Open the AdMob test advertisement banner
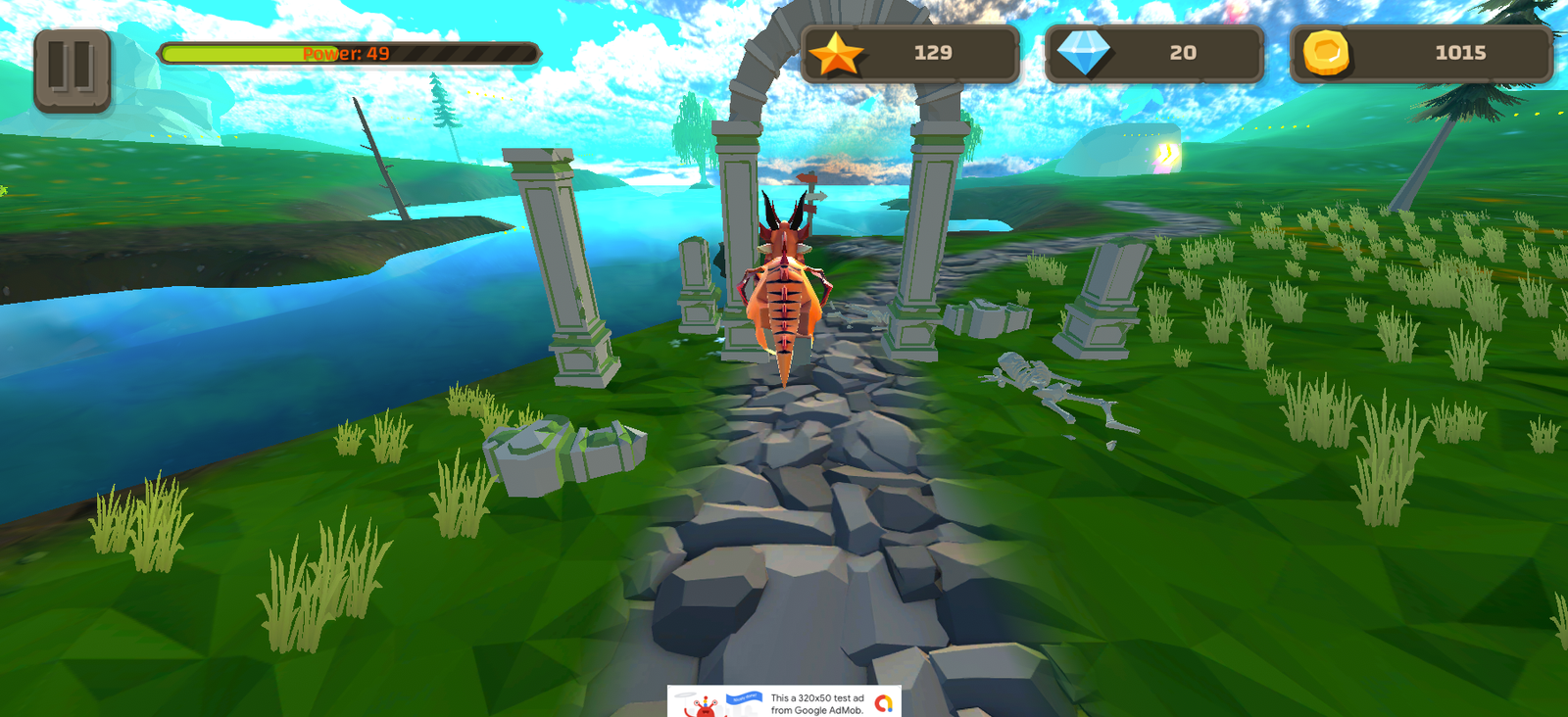The image size is (1568, 717). pos(784,700)
